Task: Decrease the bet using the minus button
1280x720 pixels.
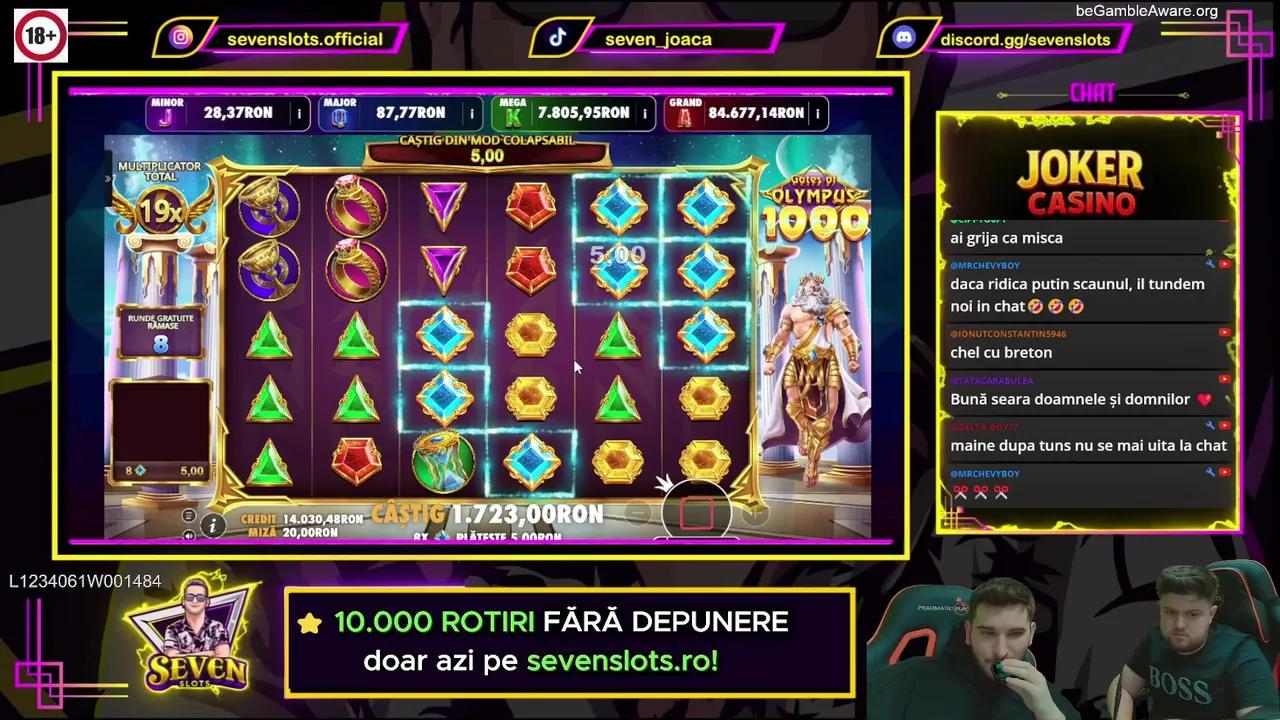Action: [637, 511]
